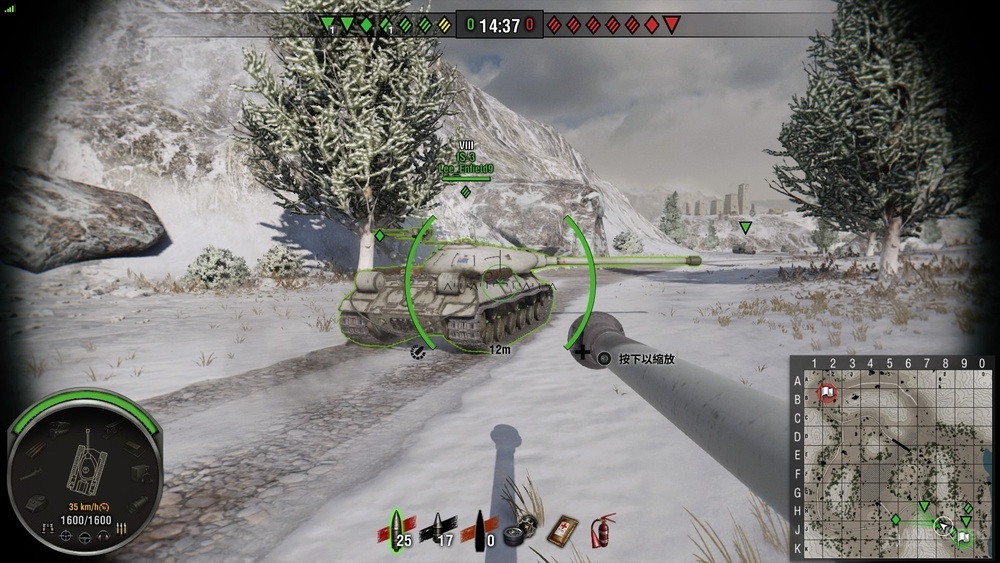
Task: Use the repair kit consumable
Action: point(522,530)
